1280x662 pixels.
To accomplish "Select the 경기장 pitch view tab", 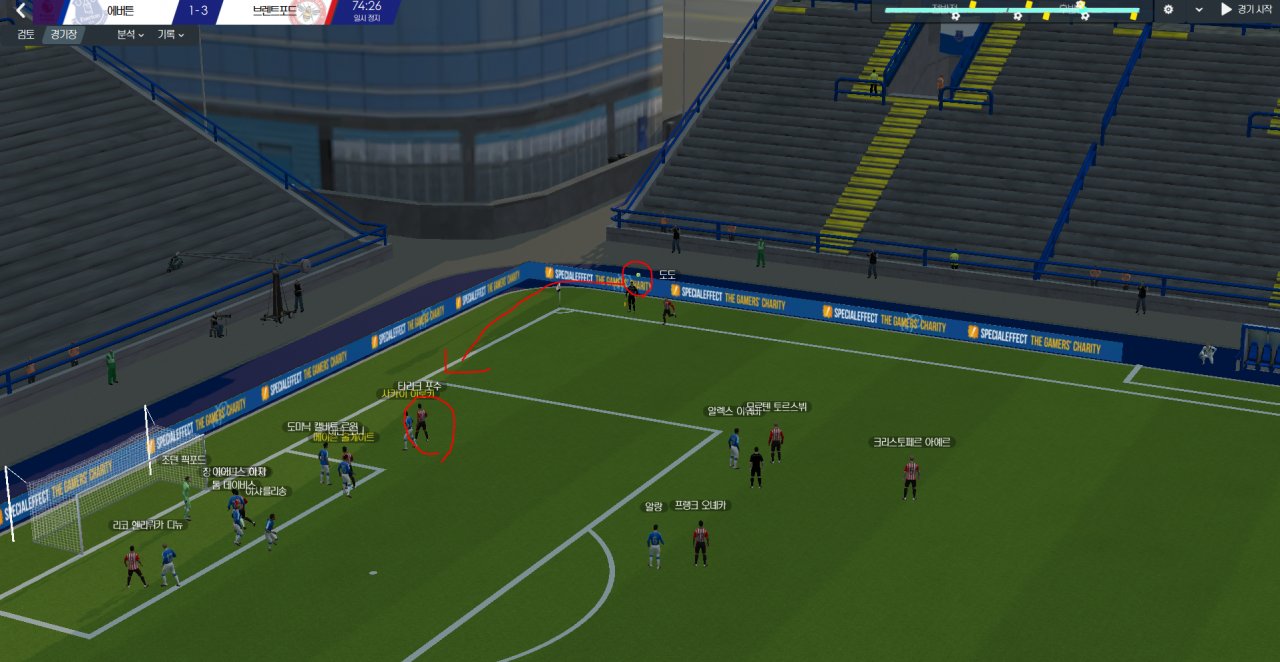I will 64,34.
